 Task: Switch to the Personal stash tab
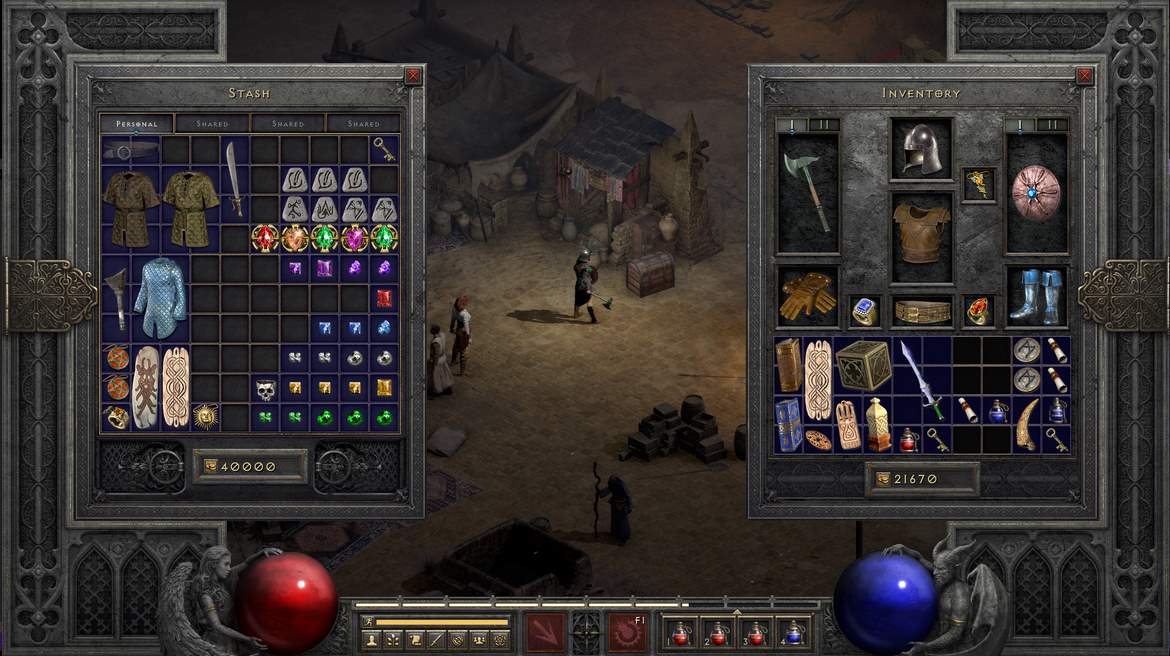point(136,124)
